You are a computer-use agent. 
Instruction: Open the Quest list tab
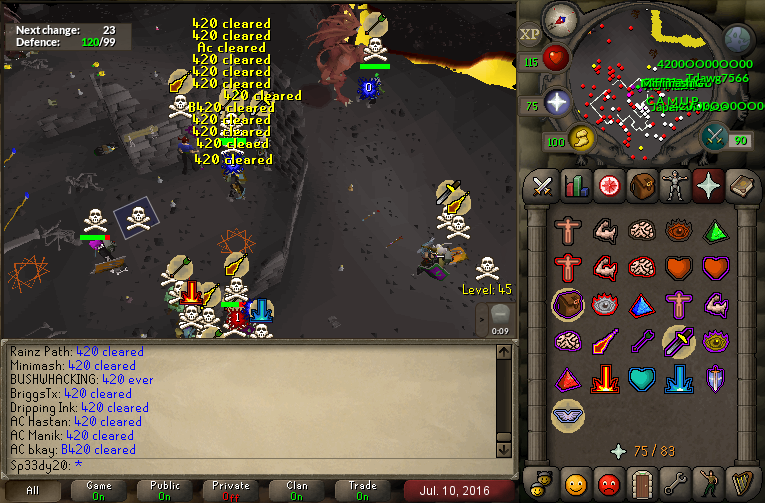608,186
